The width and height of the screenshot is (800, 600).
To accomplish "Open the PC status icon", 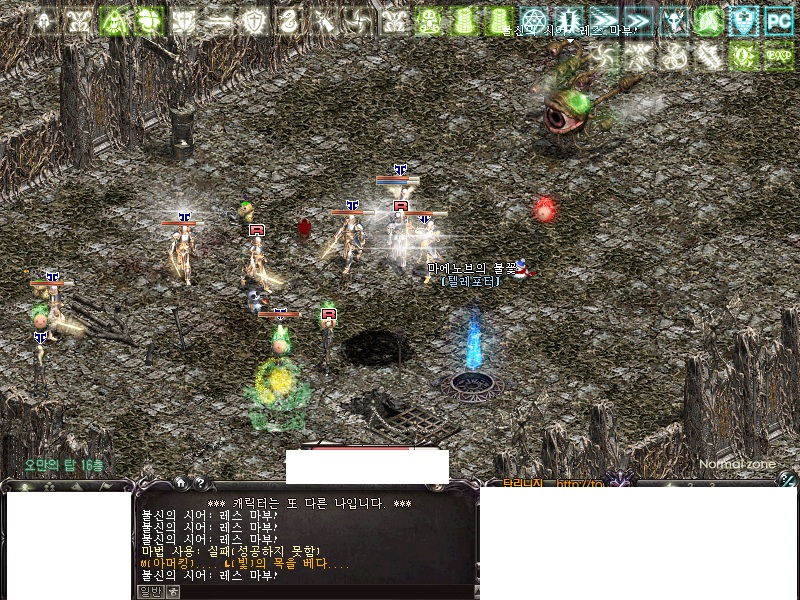I will pos(777,20).
